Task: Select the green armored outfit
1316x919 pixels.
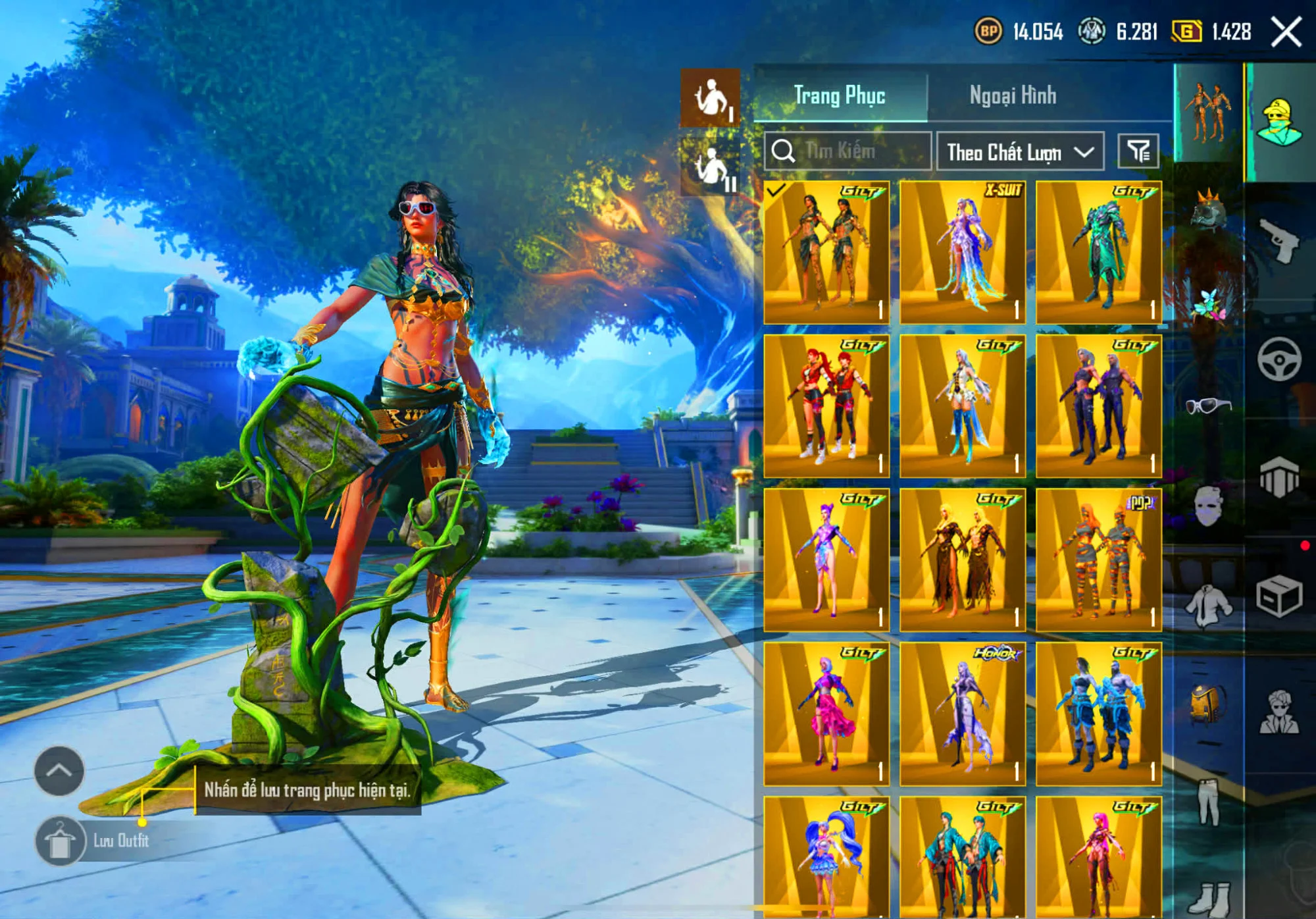Action: (x=1099, y=252)
